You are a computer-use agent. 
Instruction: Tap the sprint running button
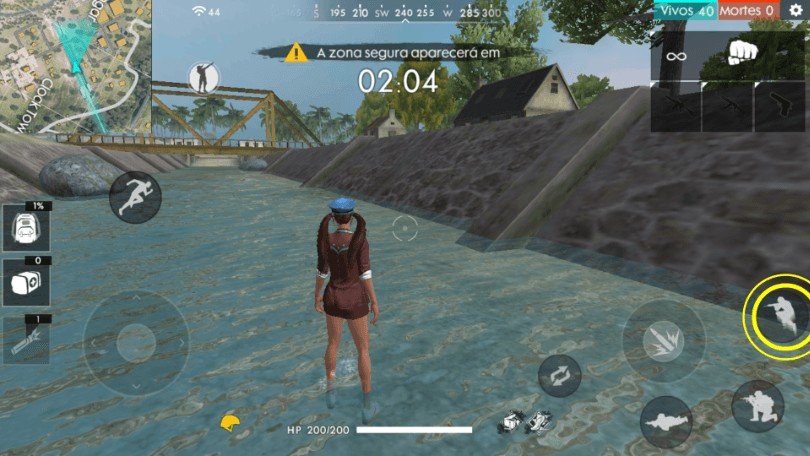point(135,197)
